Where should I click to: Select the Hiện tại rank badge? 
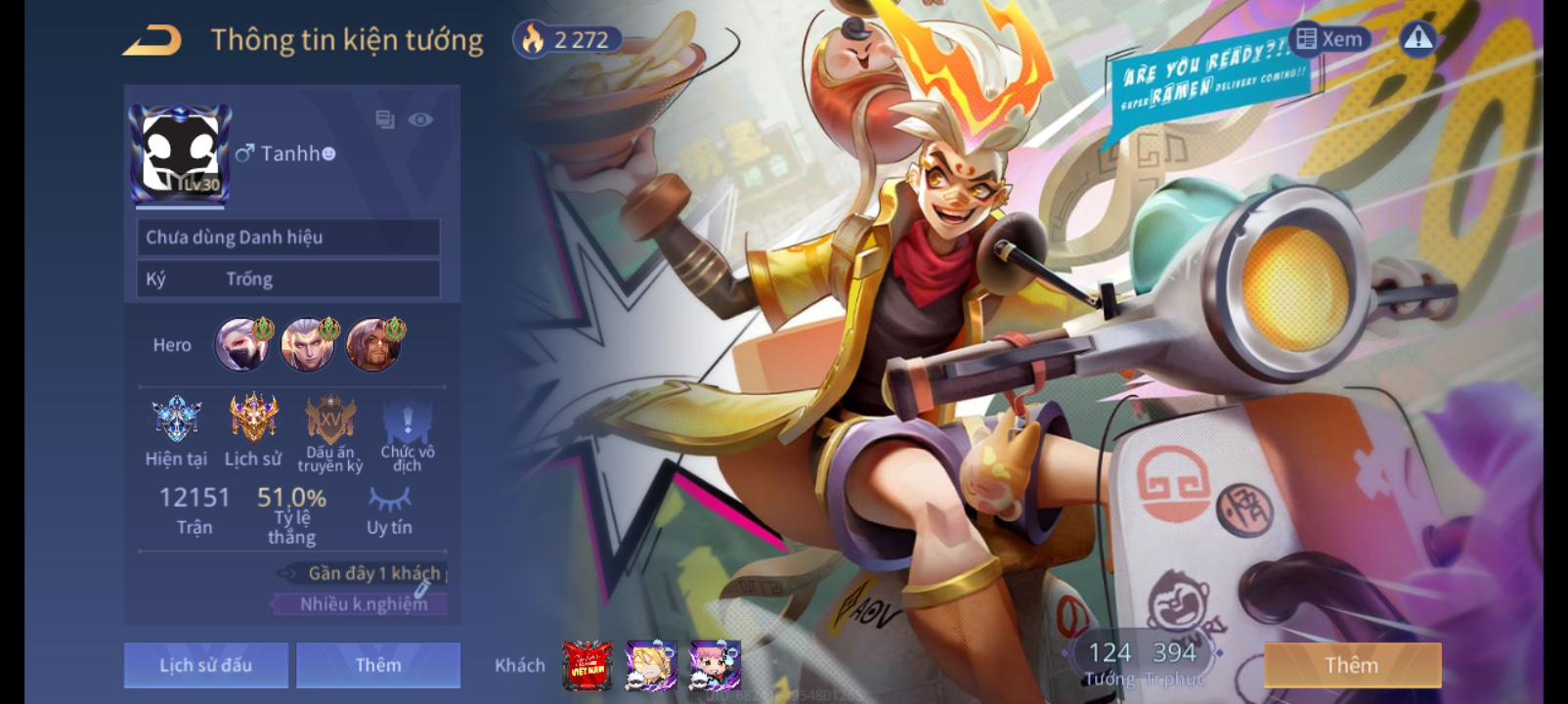177,420
